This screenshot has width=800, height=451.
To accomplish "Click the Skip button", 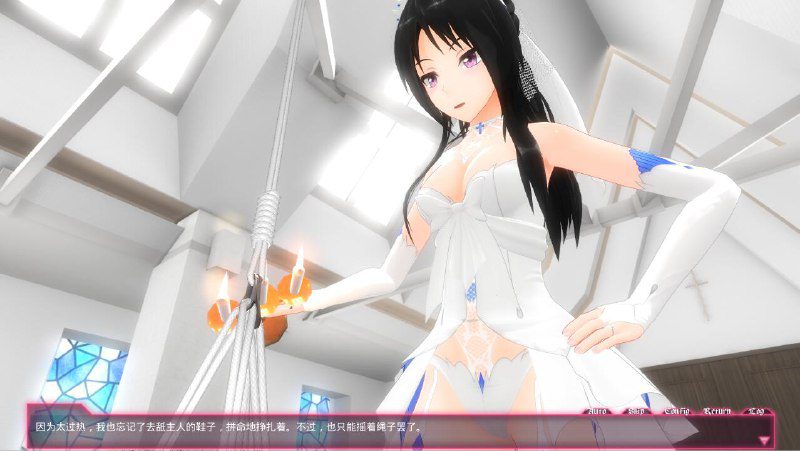I will [637, 411].
